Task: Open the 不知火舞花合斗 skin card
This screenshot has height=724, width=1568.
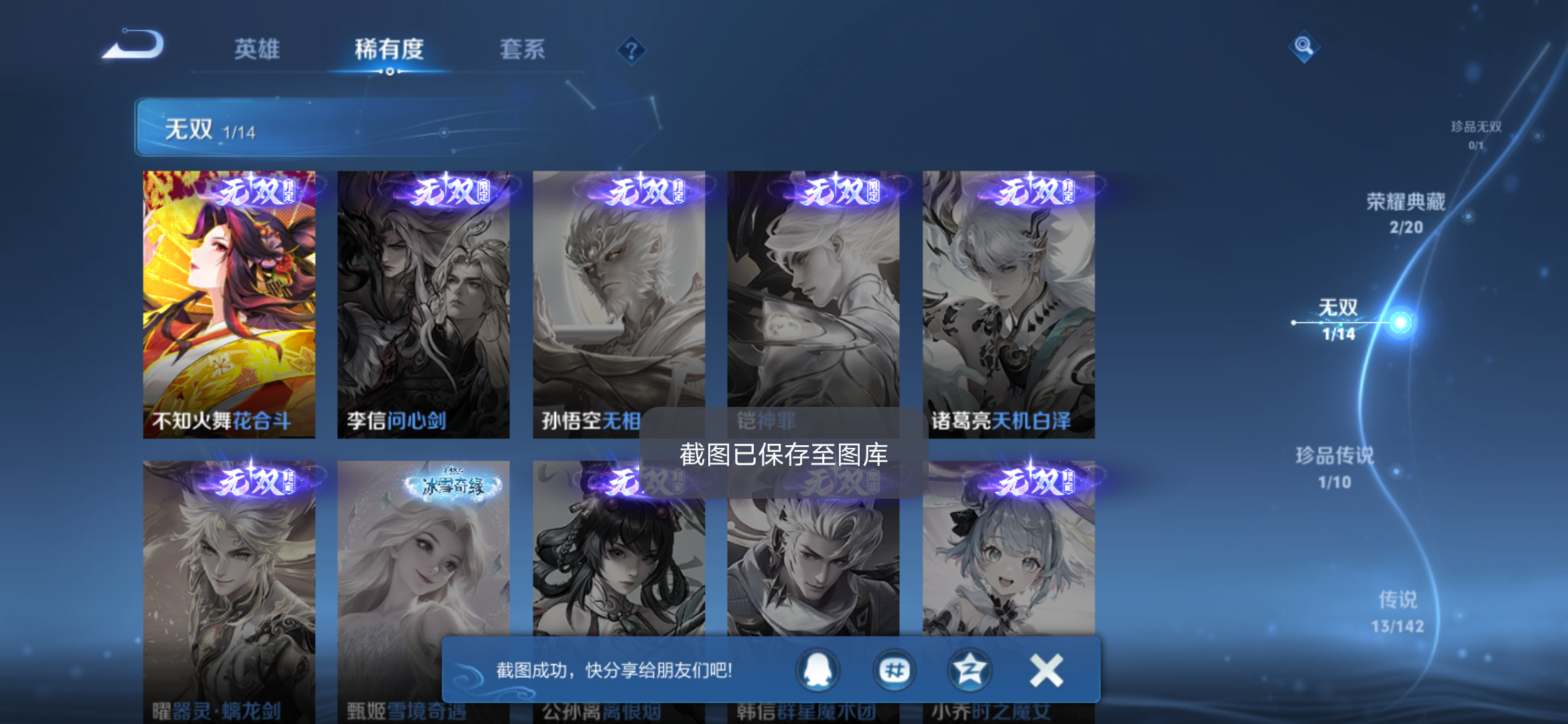Action: [229, 302]
